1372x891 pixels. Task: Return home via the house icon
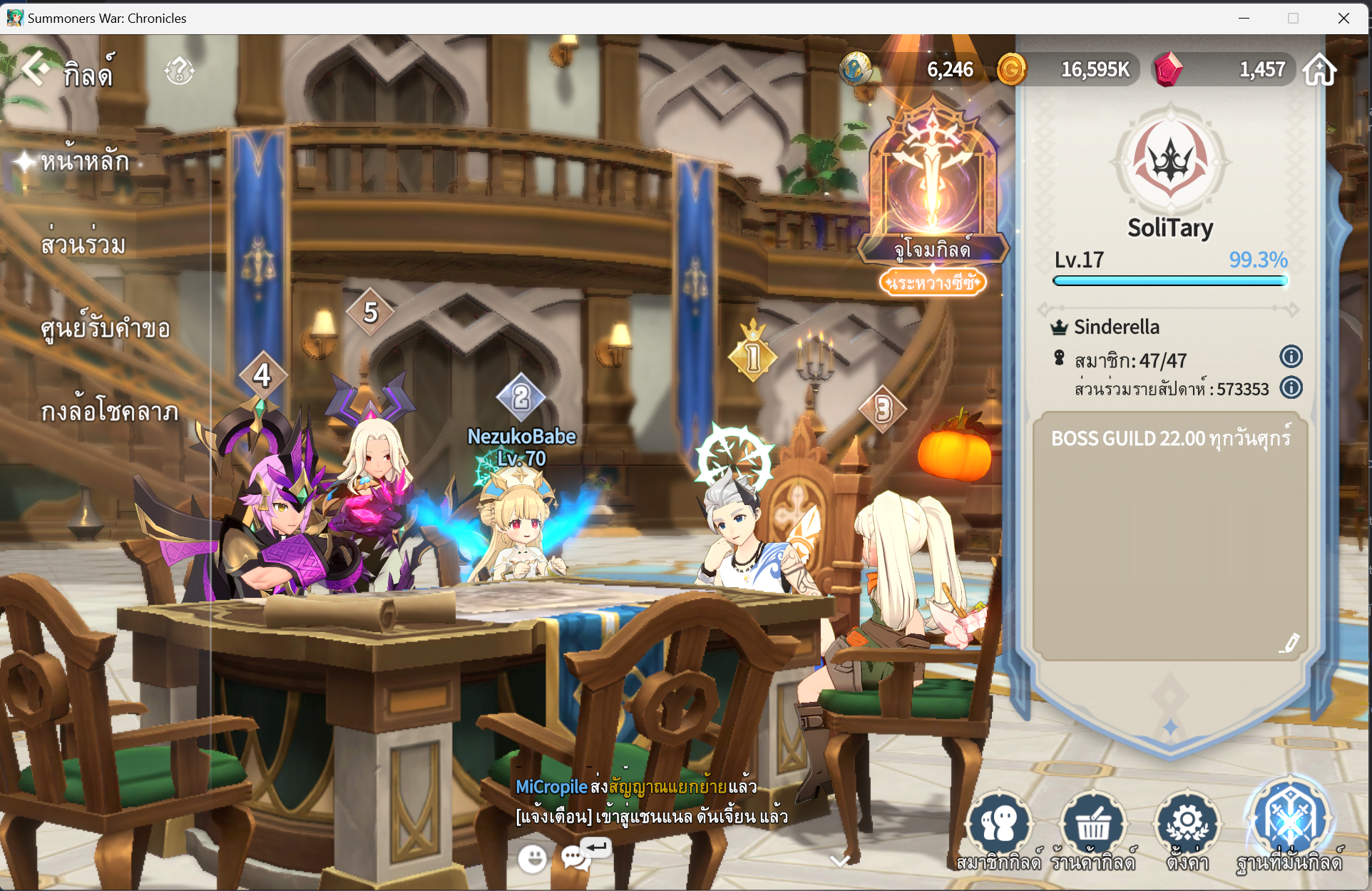pos(1320,70)
